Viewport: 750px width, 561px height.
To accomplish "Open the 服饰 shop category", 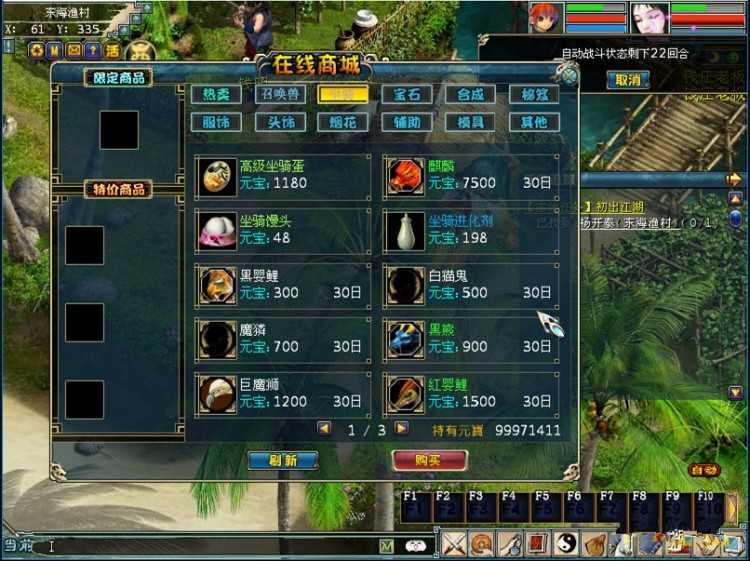I will coord(216,122).
